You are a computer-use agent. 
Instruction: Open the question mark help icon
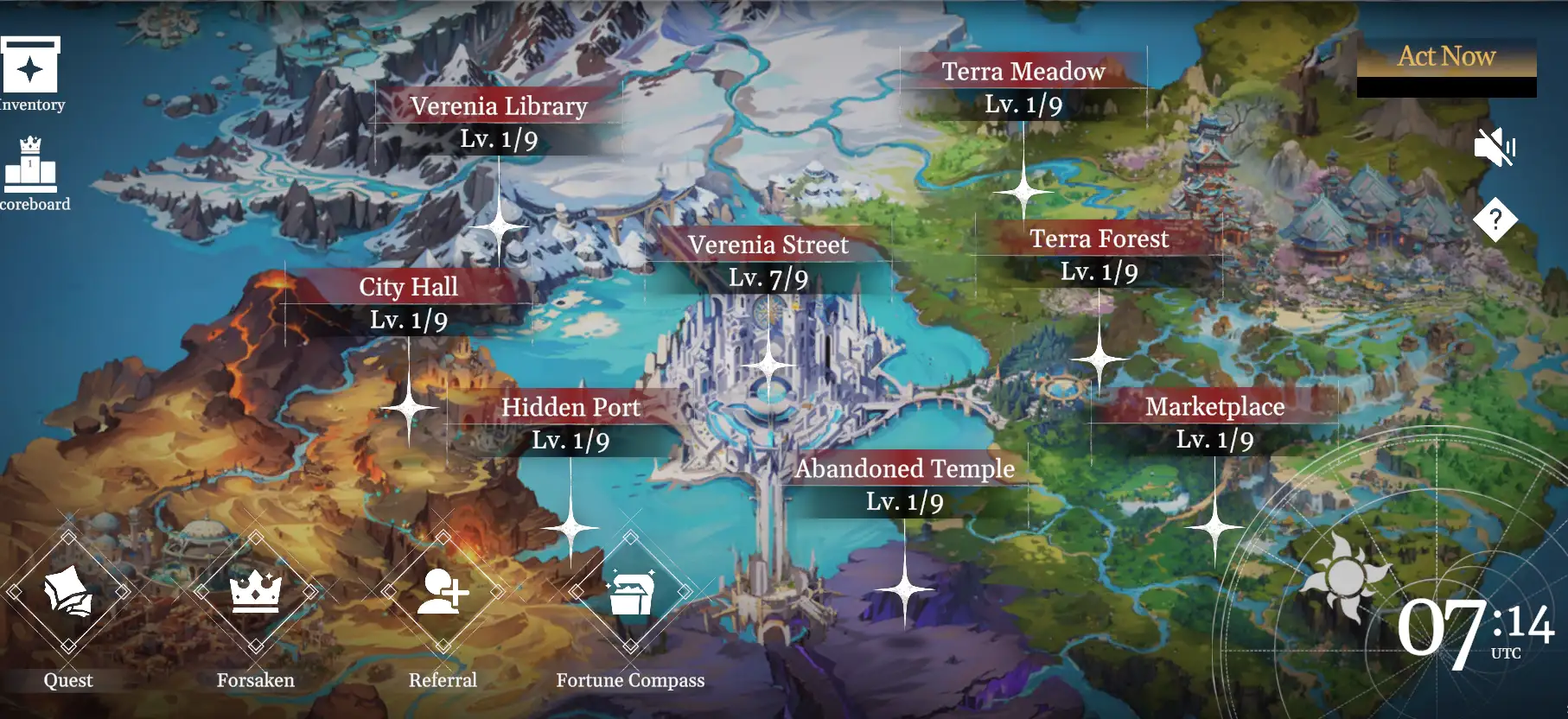click(1495, 220)
